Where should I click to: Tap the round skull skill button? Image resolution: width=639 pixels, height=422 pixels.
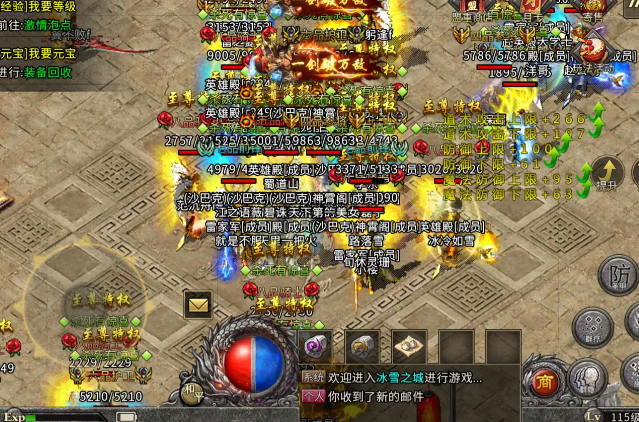coord(586,379)
